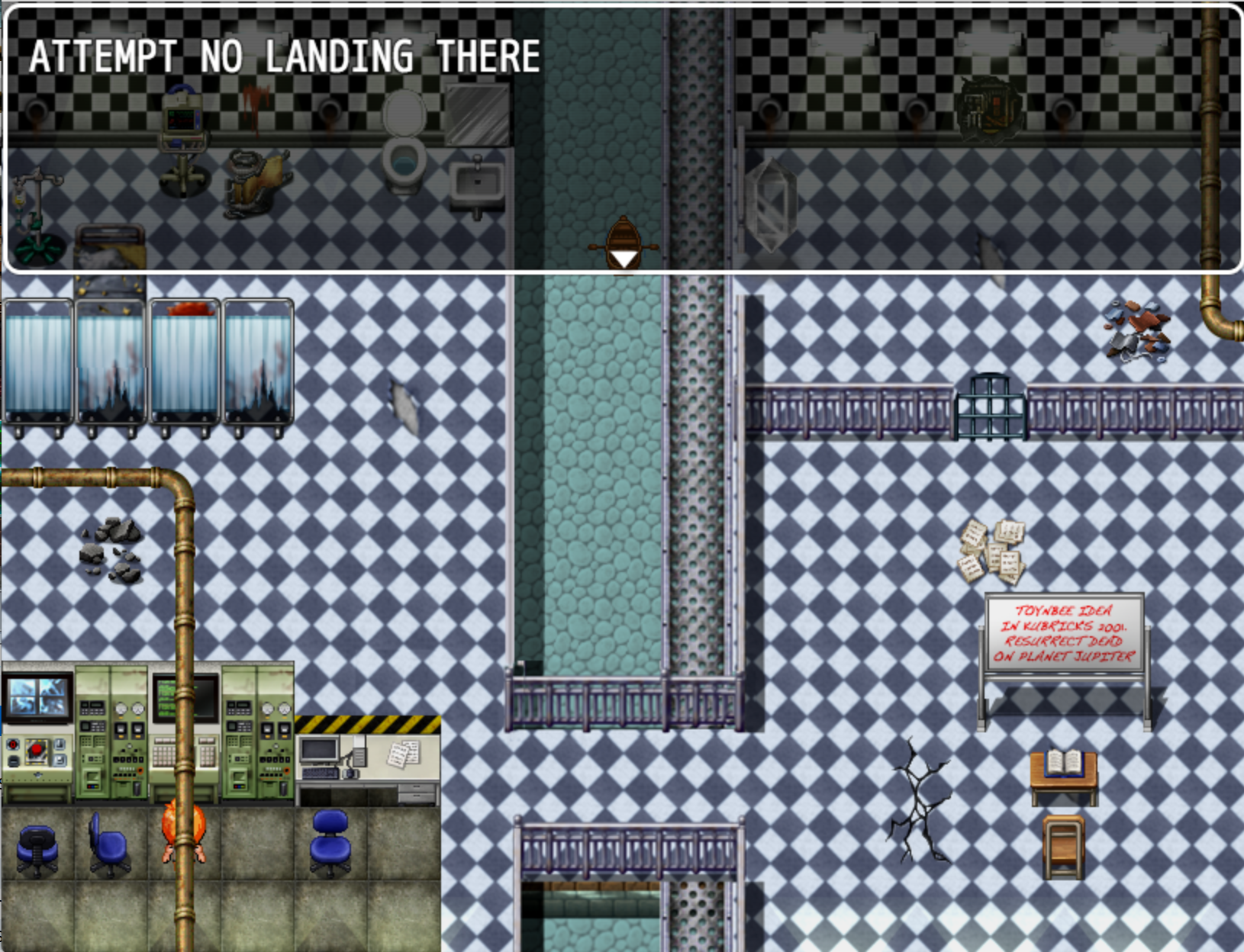Click the Toynbee Idea whiteboard sign
The width and height of the screenshot is (1244, 952).
pos(1063,633)
